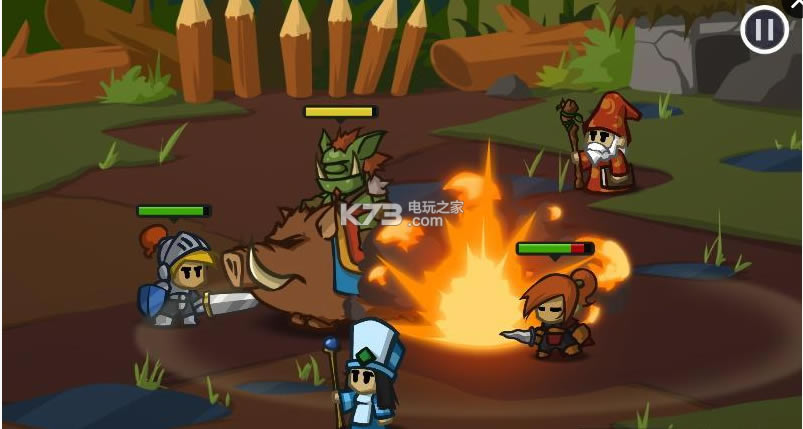Pause the battle with the pause button
Image resolution: width=803 pixels, height=429 pixels.
pyautogui.click(x=764, y=30)
